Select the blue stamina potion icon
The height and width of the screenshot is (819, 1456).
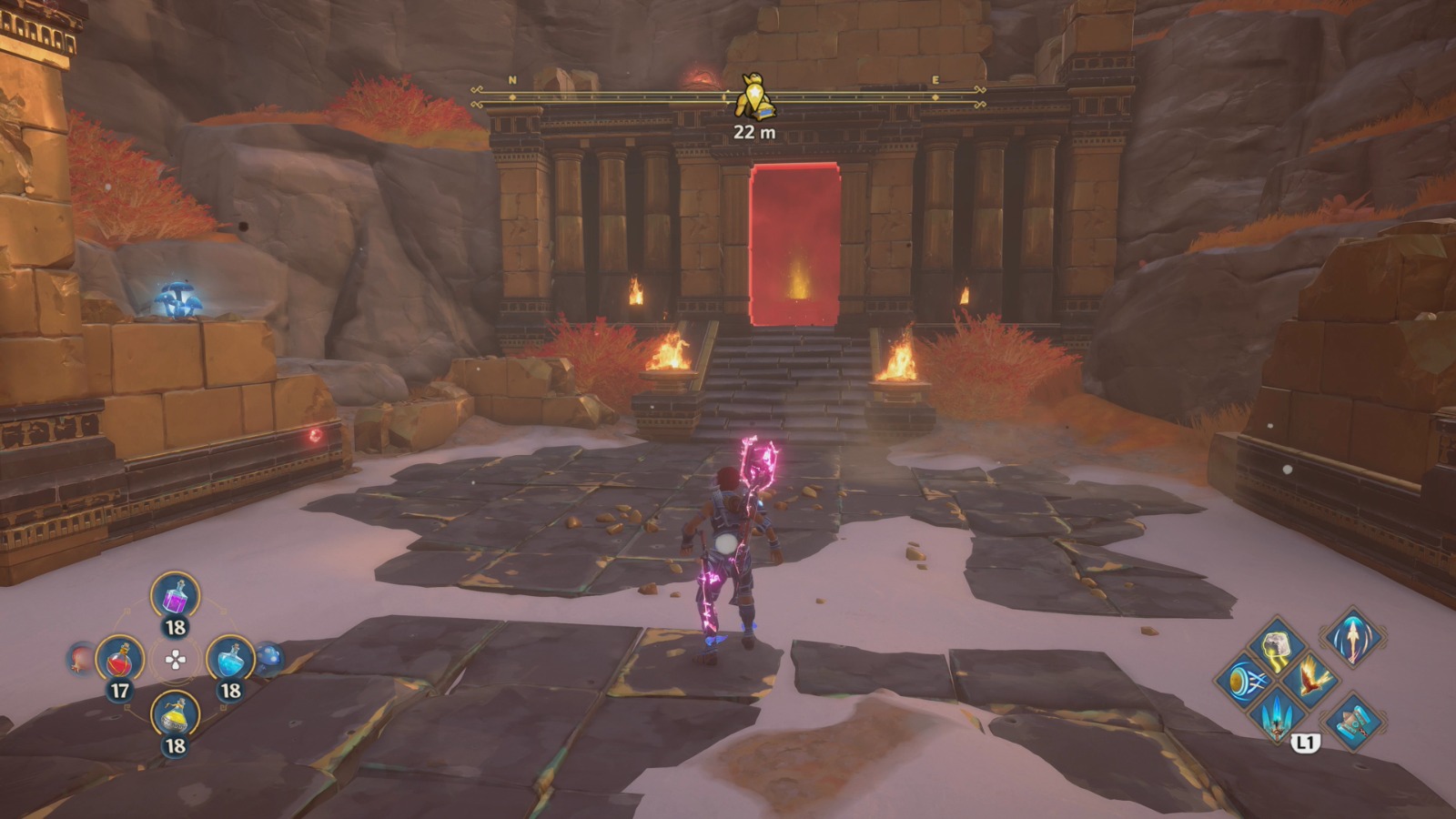pyautogui.click(x=231, y=659)
